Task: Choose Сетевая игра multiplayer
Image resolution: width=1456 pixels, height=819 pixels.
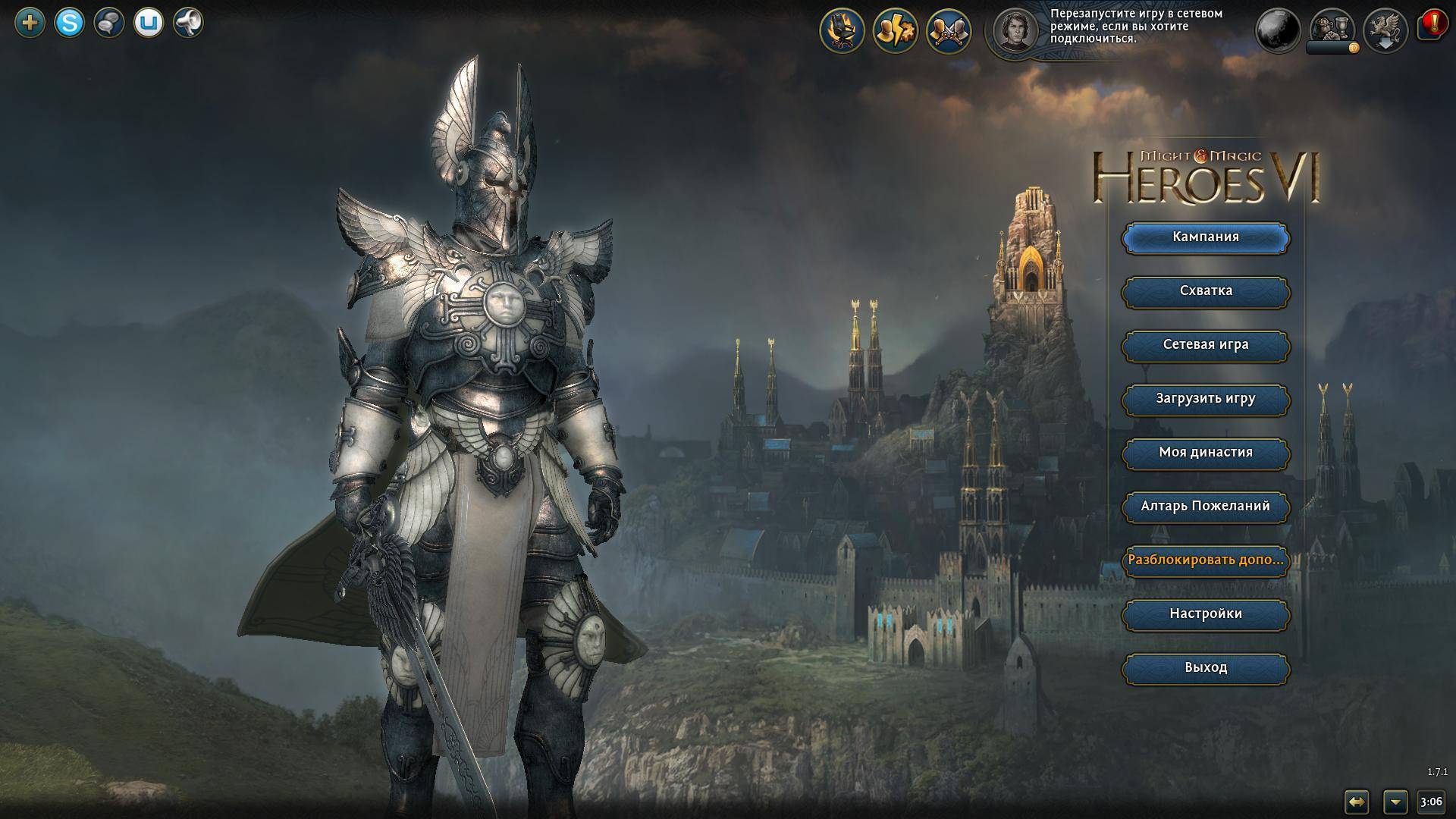Action: pos(1205,345)
